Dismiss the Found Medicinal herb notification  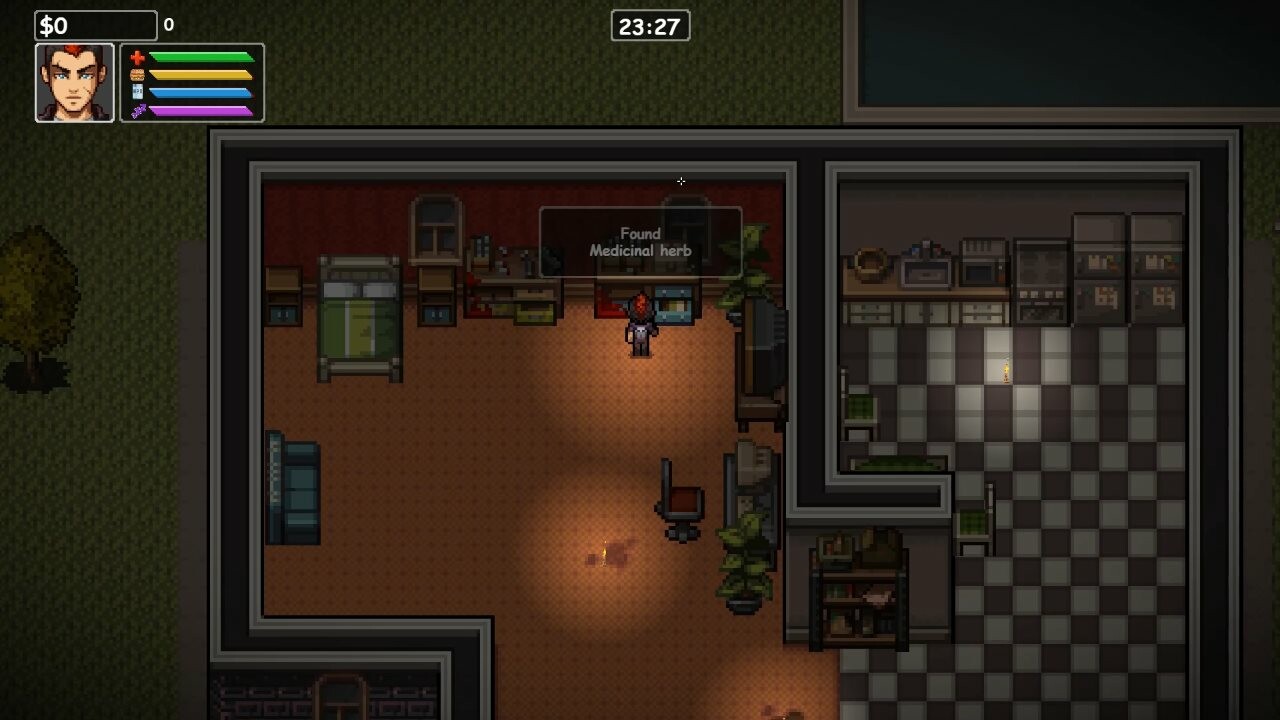[x=640, y=242]
